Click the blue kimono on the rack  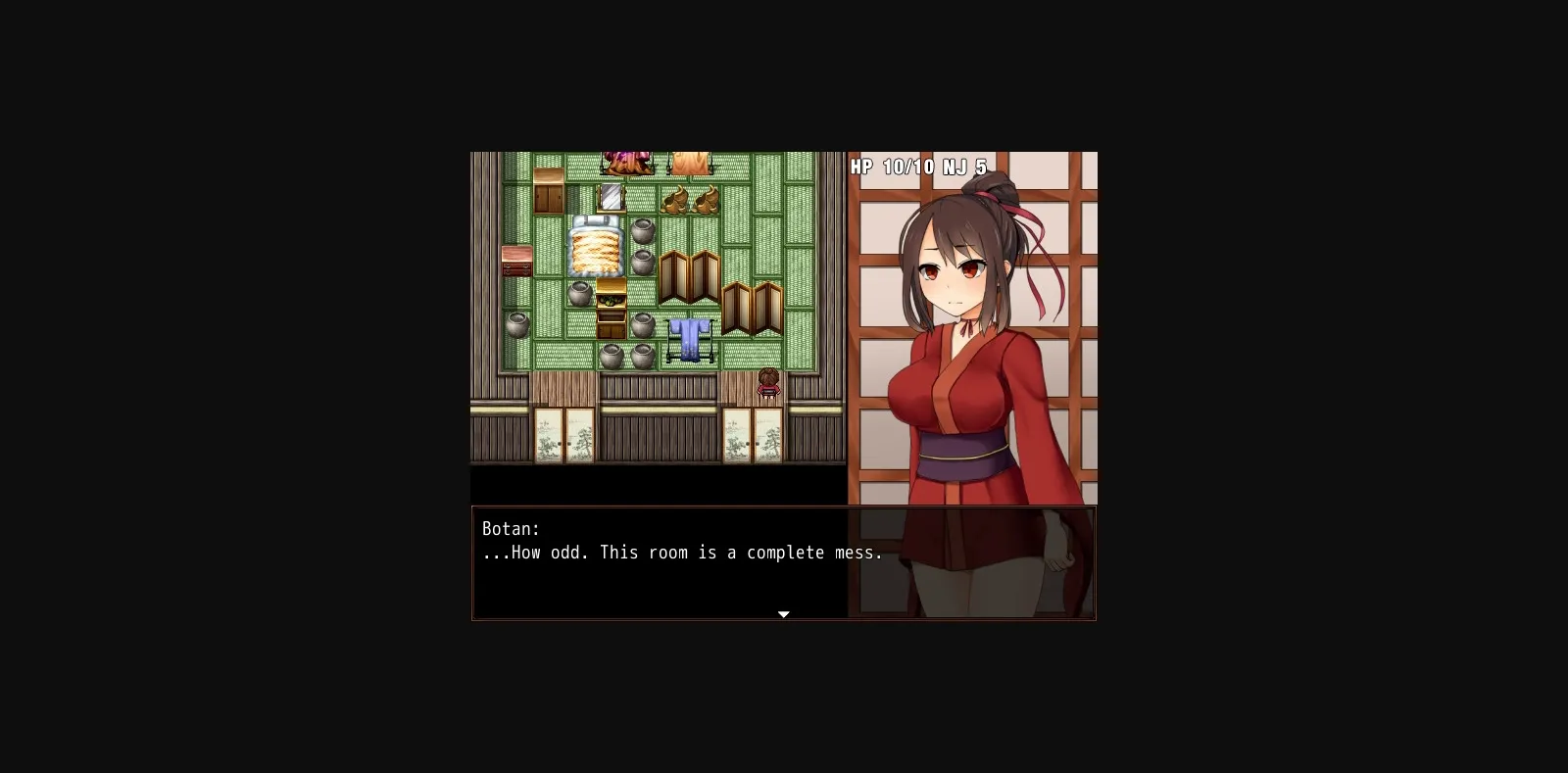point(688,339)
